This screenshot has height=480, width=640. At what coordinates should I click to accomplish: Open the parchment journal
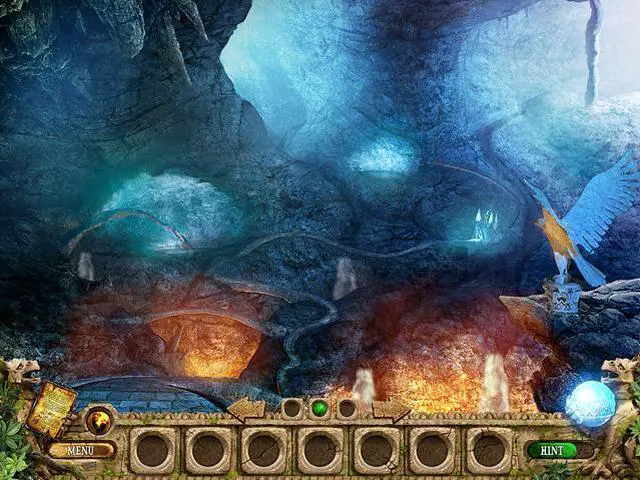53,407
